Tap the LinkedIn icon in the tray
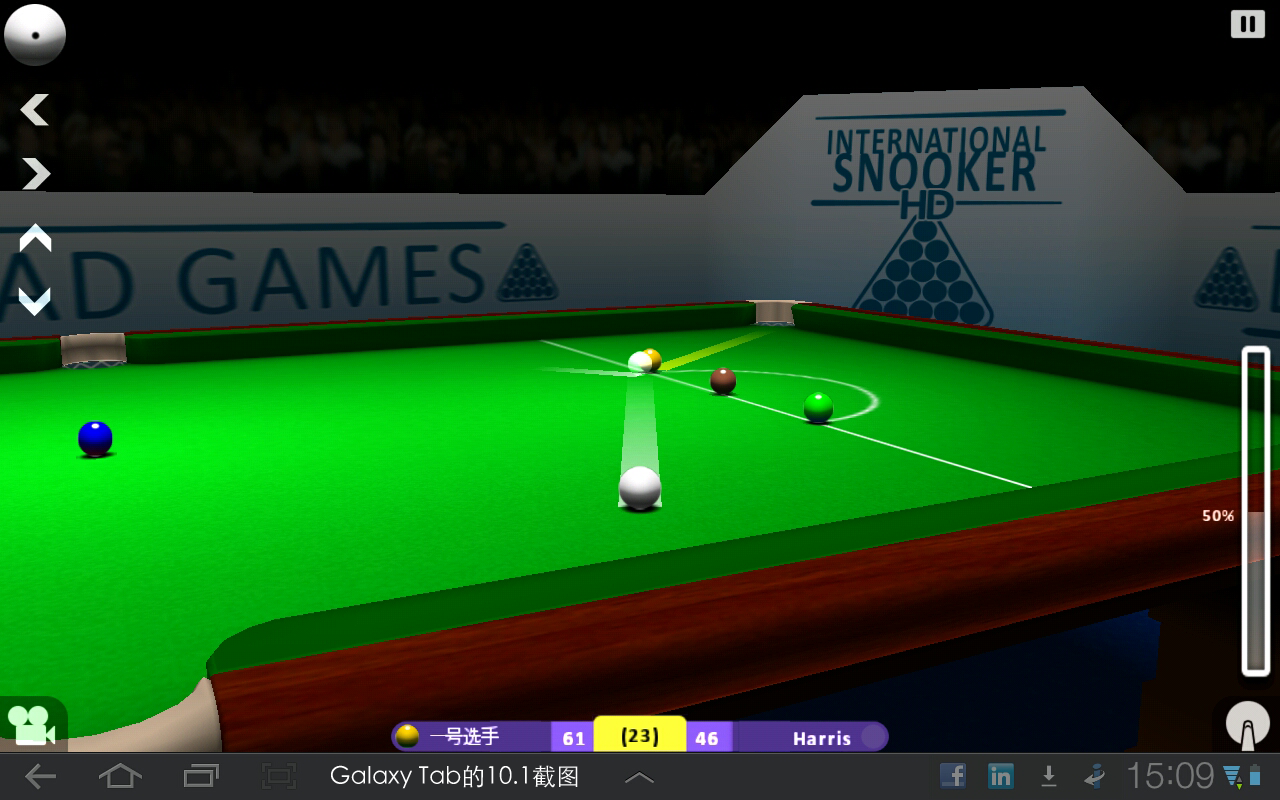1280x800 pixels. click(1000, 775)
